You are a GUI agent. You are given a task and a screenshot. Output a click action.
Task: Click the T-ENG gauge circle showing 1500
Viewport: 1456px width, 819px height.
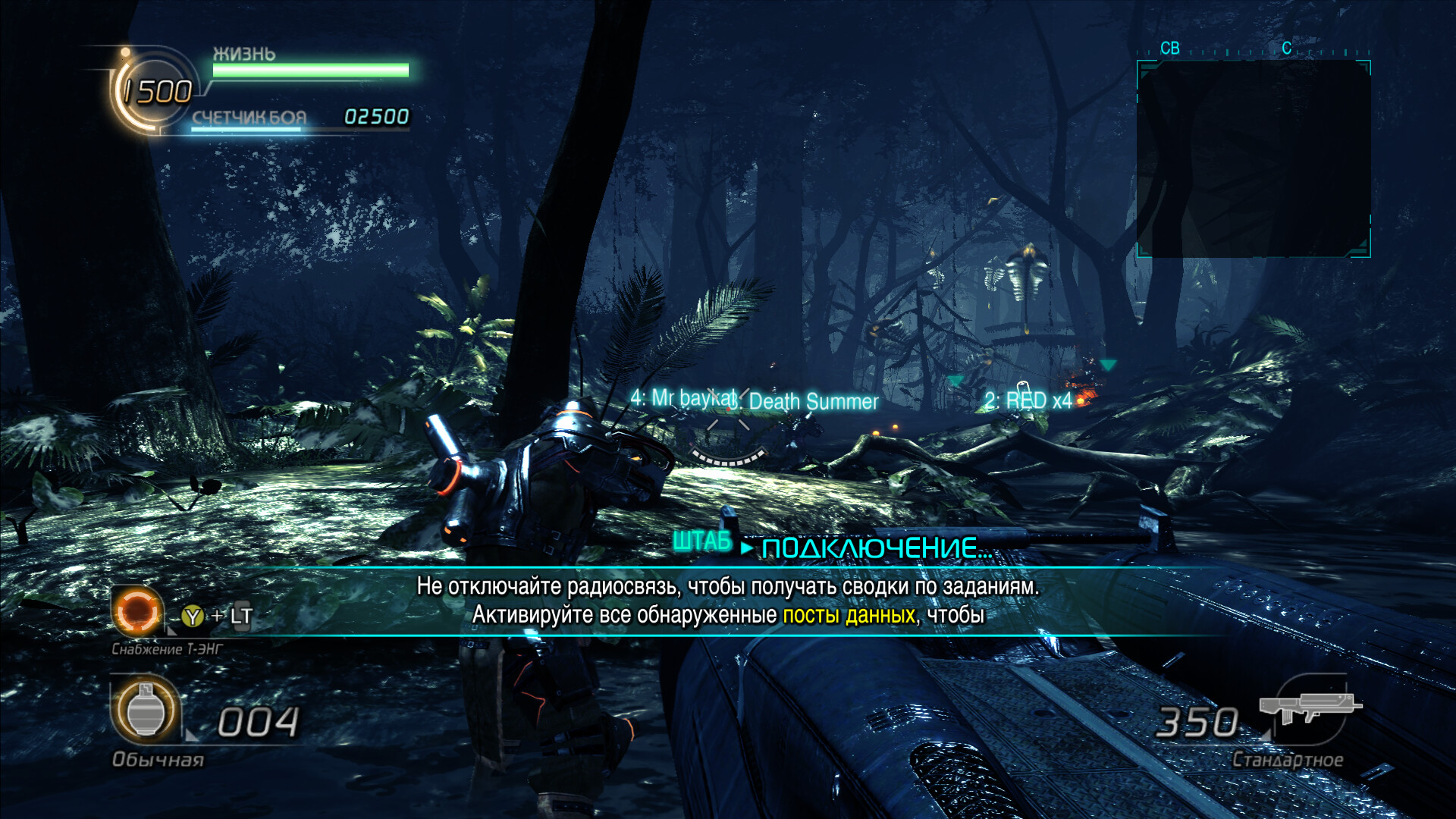click(x=155, y=92)
